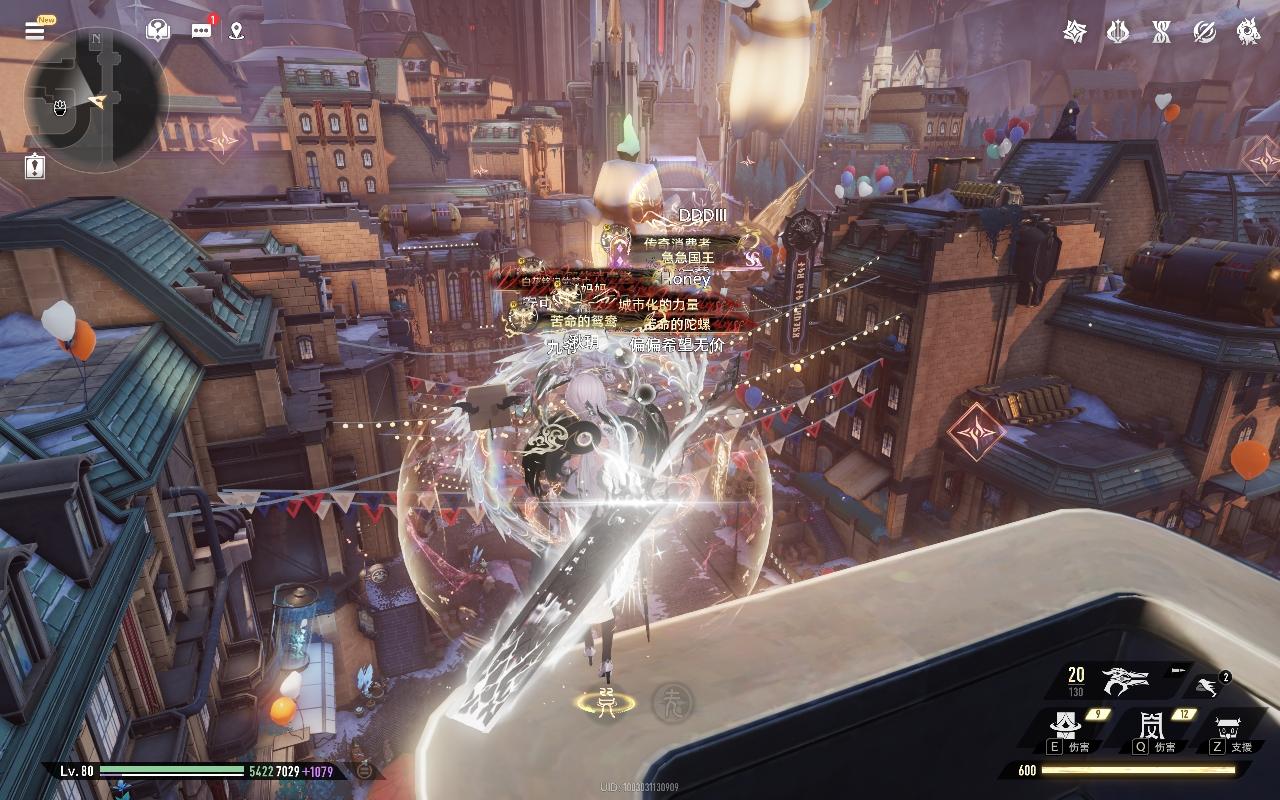The height and width of the screenshot is (800, 1280).
Task: Click the flaming eye creature icon
Action: [1248, 32]
